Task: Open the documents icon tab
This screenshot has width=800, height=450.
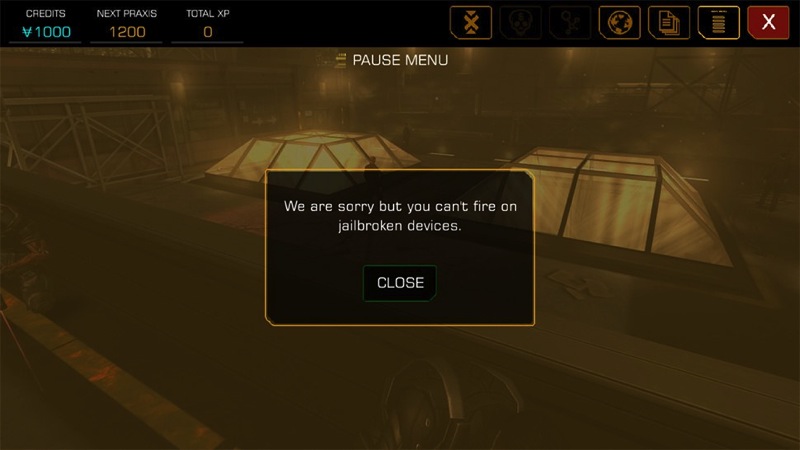Action: click(669, 22)
